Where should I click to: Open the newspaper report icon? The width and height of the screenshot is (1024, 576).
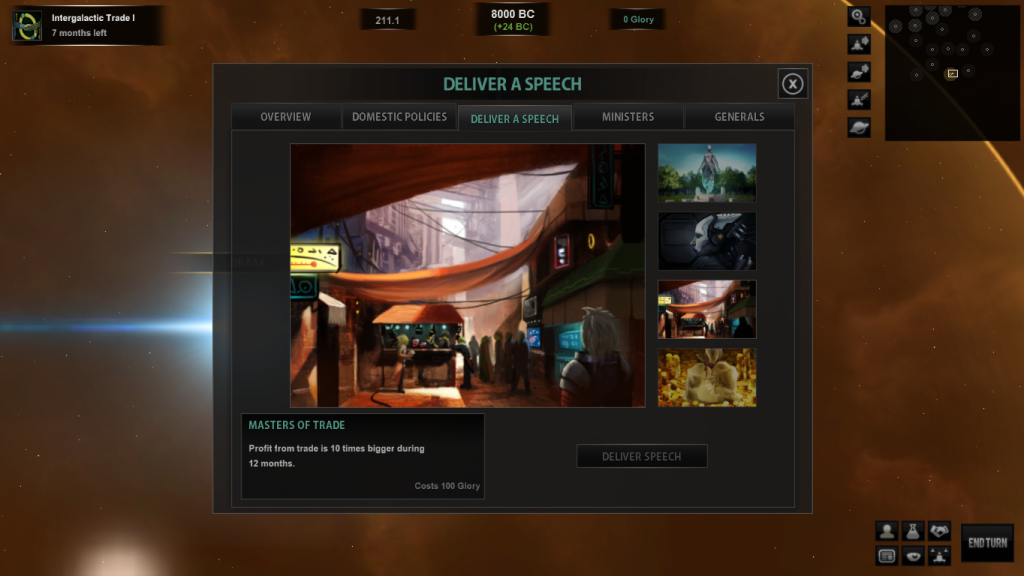(886, 556)
